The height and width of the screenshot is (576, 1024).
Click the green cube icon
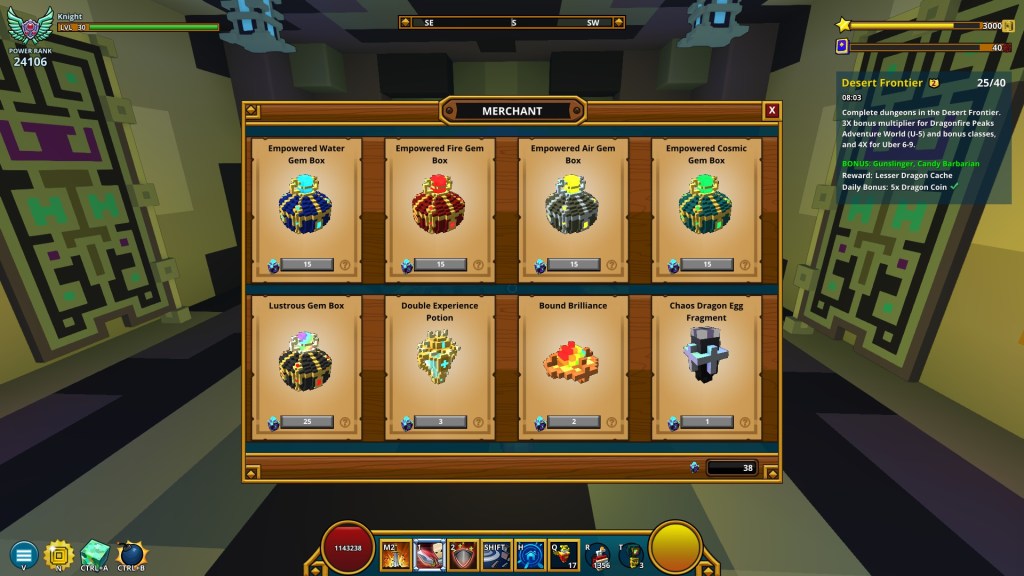(95, 553)
